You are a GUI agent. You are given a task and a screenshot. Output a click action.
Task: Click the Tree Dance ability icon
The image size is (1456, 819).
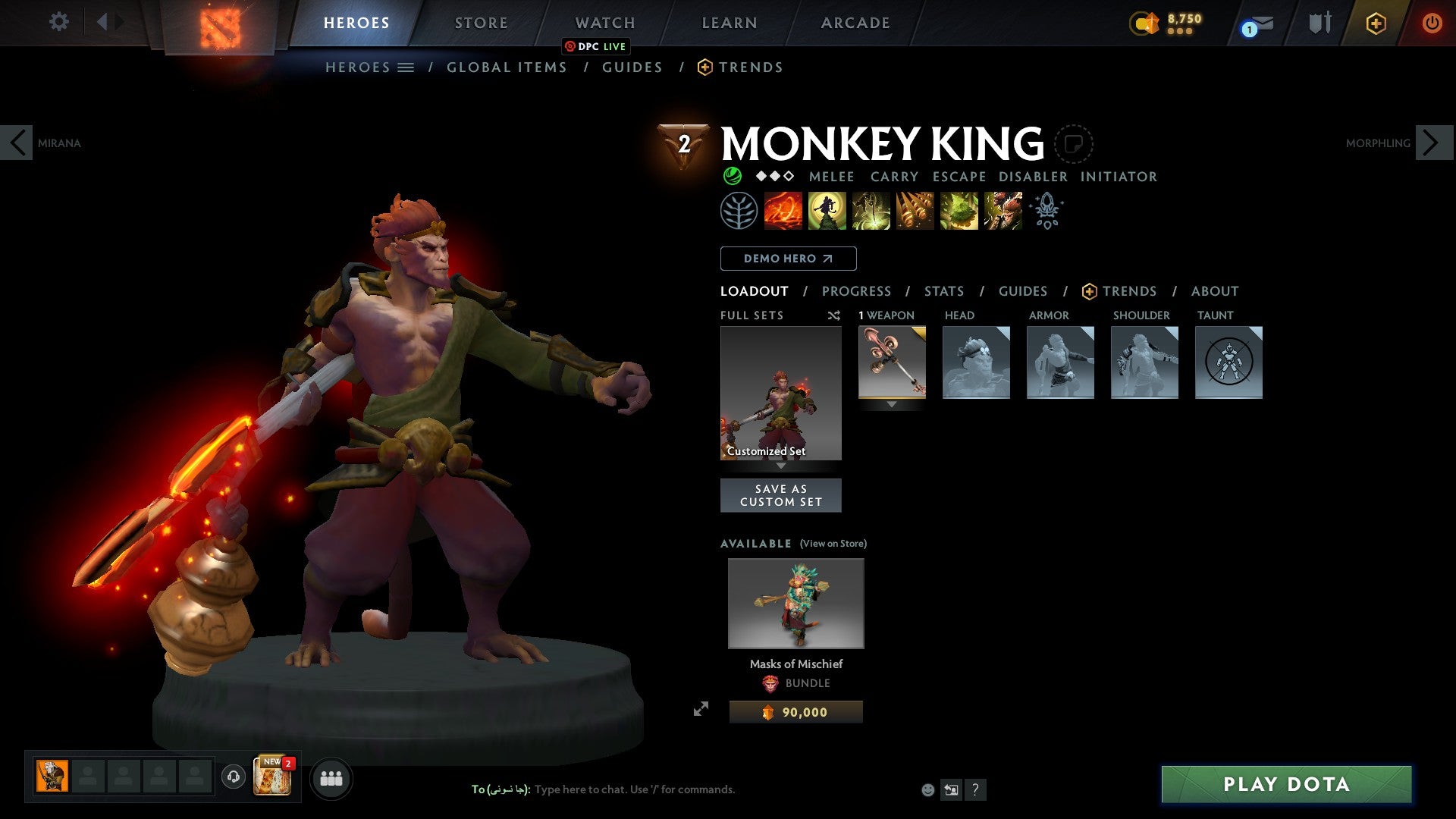tap(827, 210)
